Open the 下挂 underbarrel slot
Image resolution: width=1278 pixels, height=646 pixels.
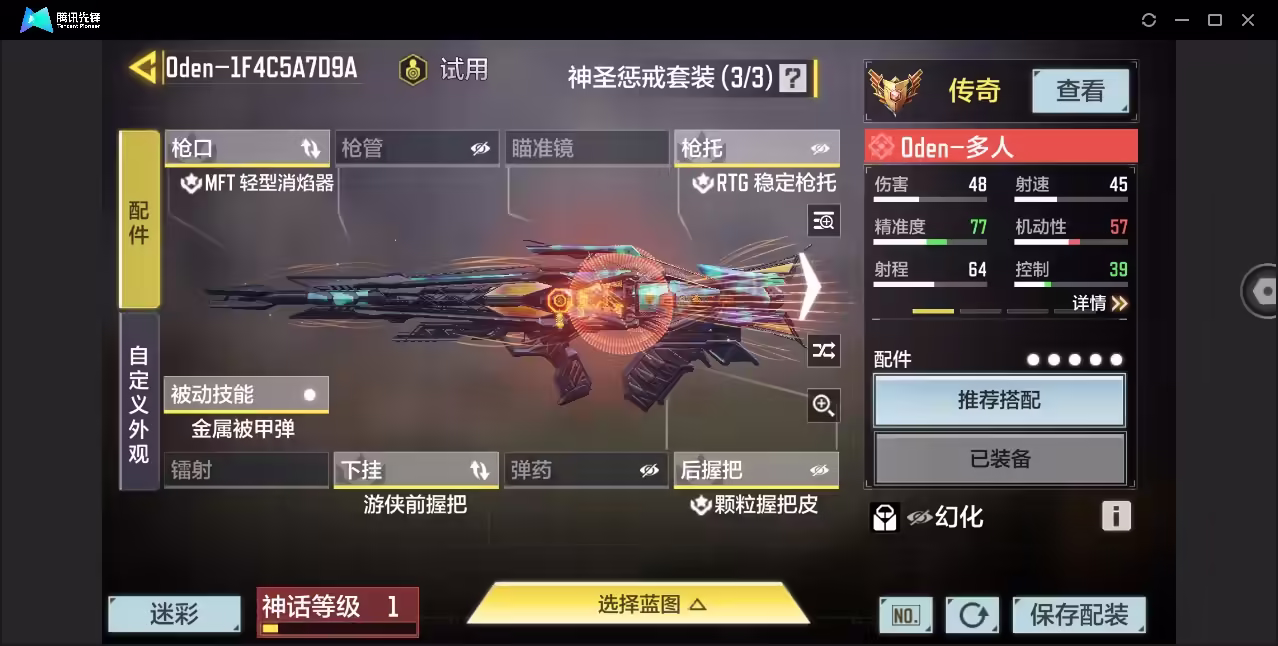click(416, 469)
